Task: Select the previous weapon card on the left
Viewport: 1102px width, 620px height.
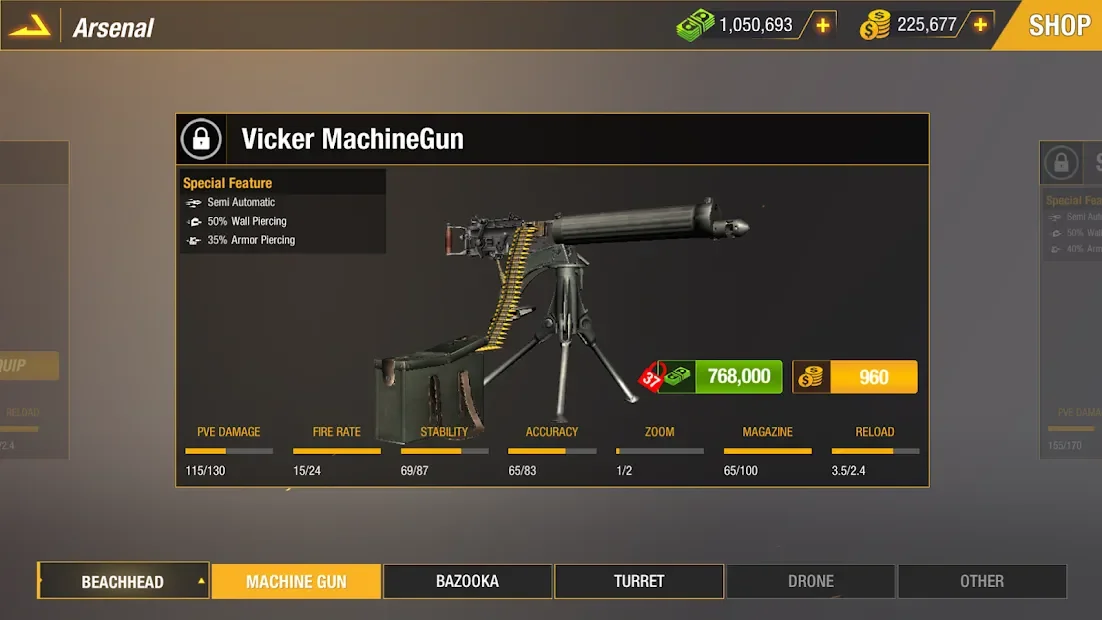Action: point(34,300)
